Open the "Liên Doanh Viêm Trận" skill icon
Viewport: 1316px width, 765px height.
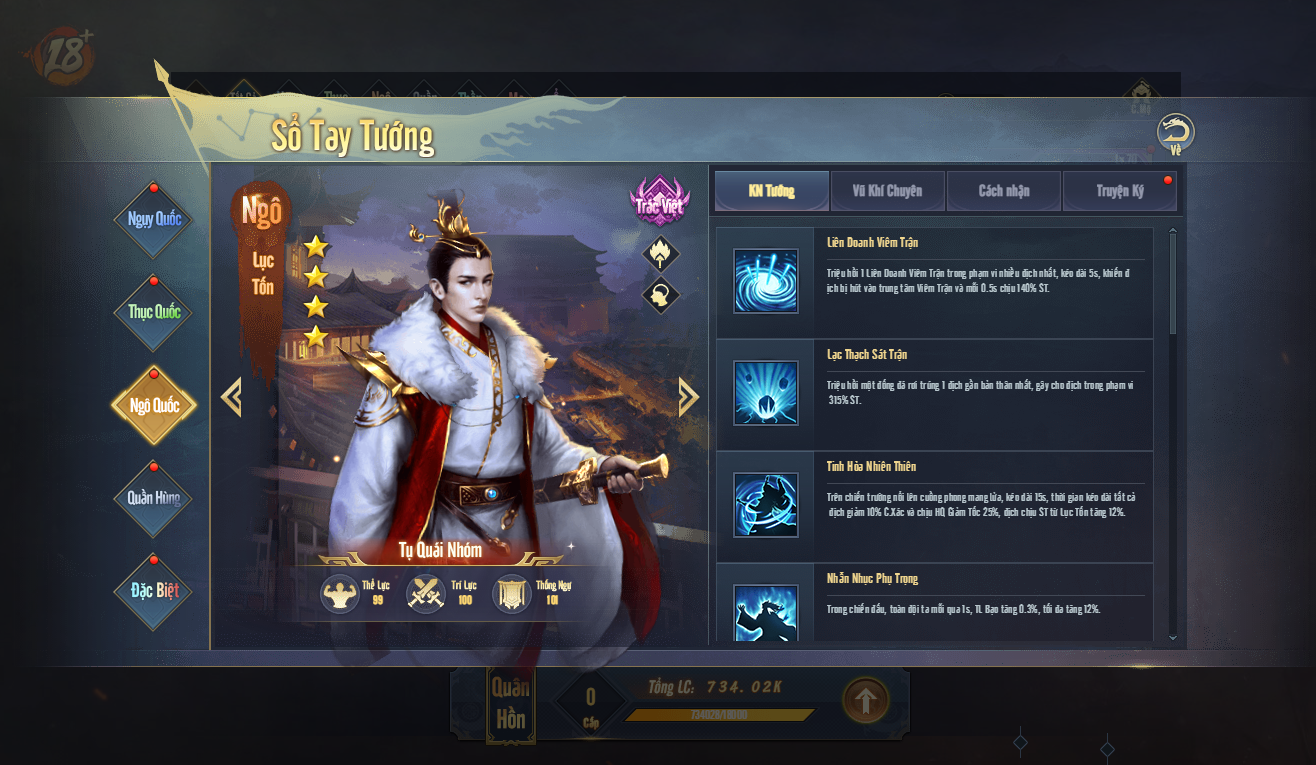pos(766,281)
